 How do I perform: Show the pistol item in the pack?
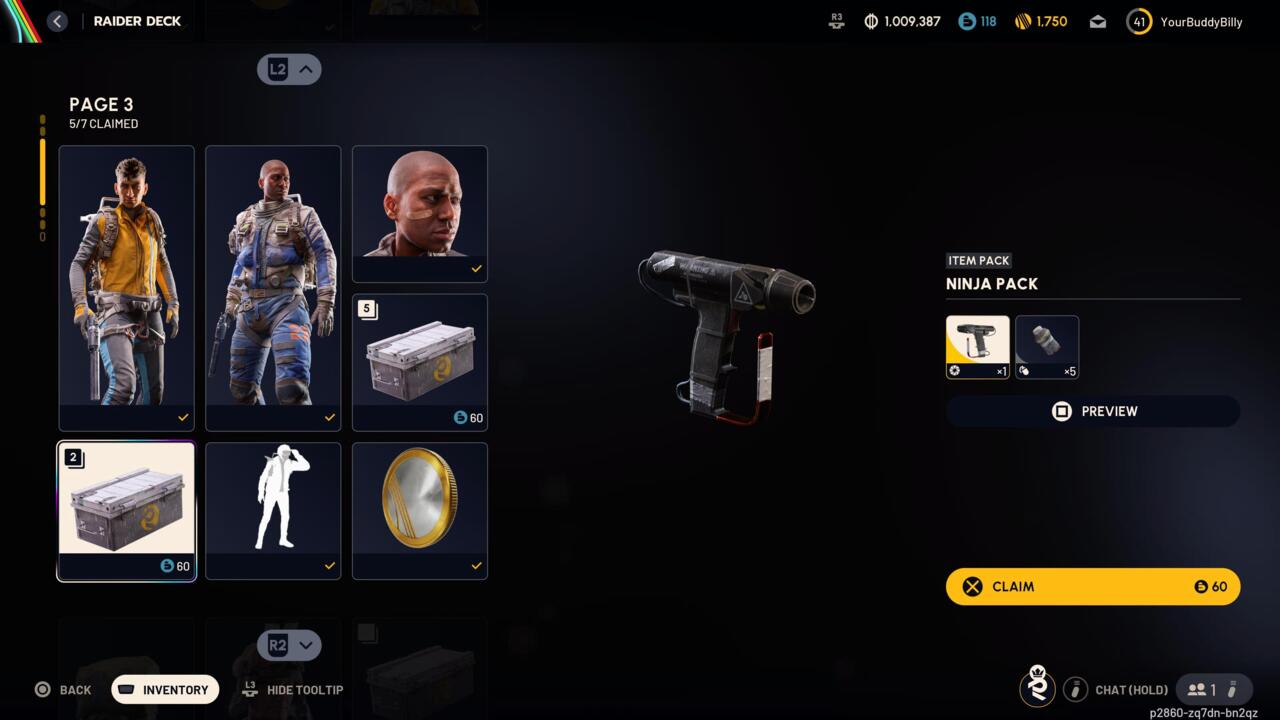click(x=977, y=346)
